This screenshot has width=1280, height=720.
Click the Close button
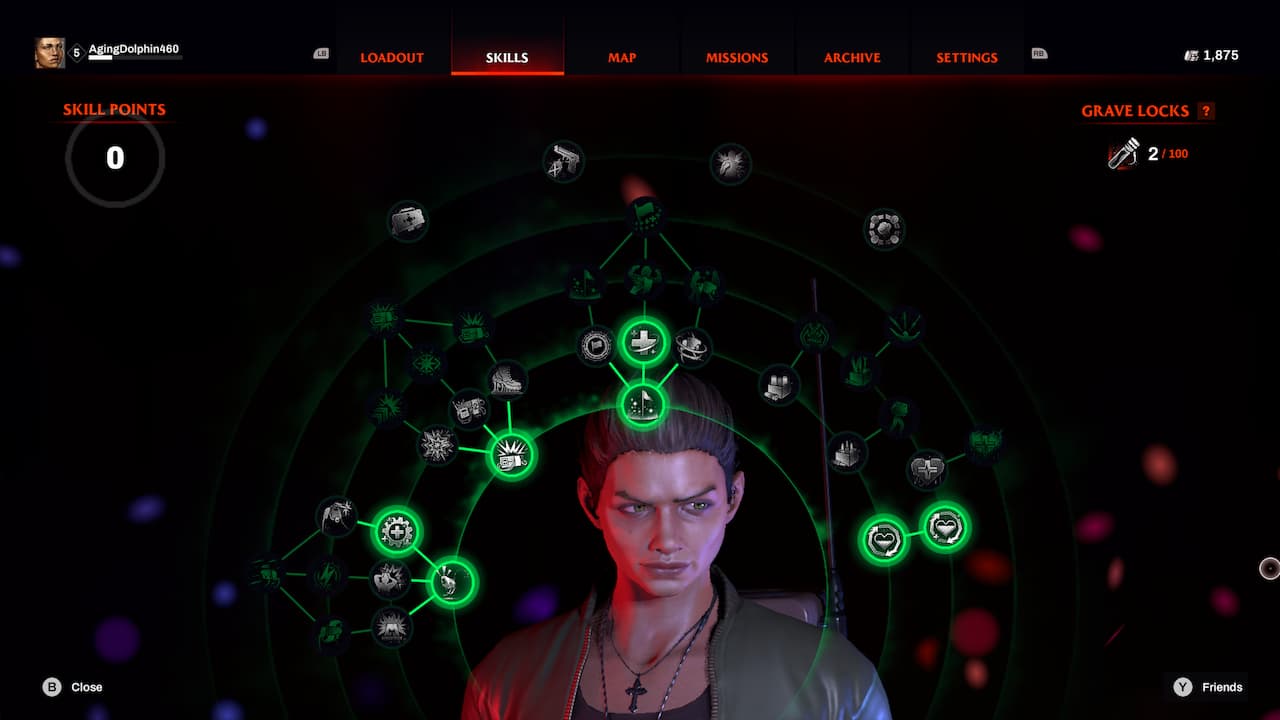tap(66, 687)
